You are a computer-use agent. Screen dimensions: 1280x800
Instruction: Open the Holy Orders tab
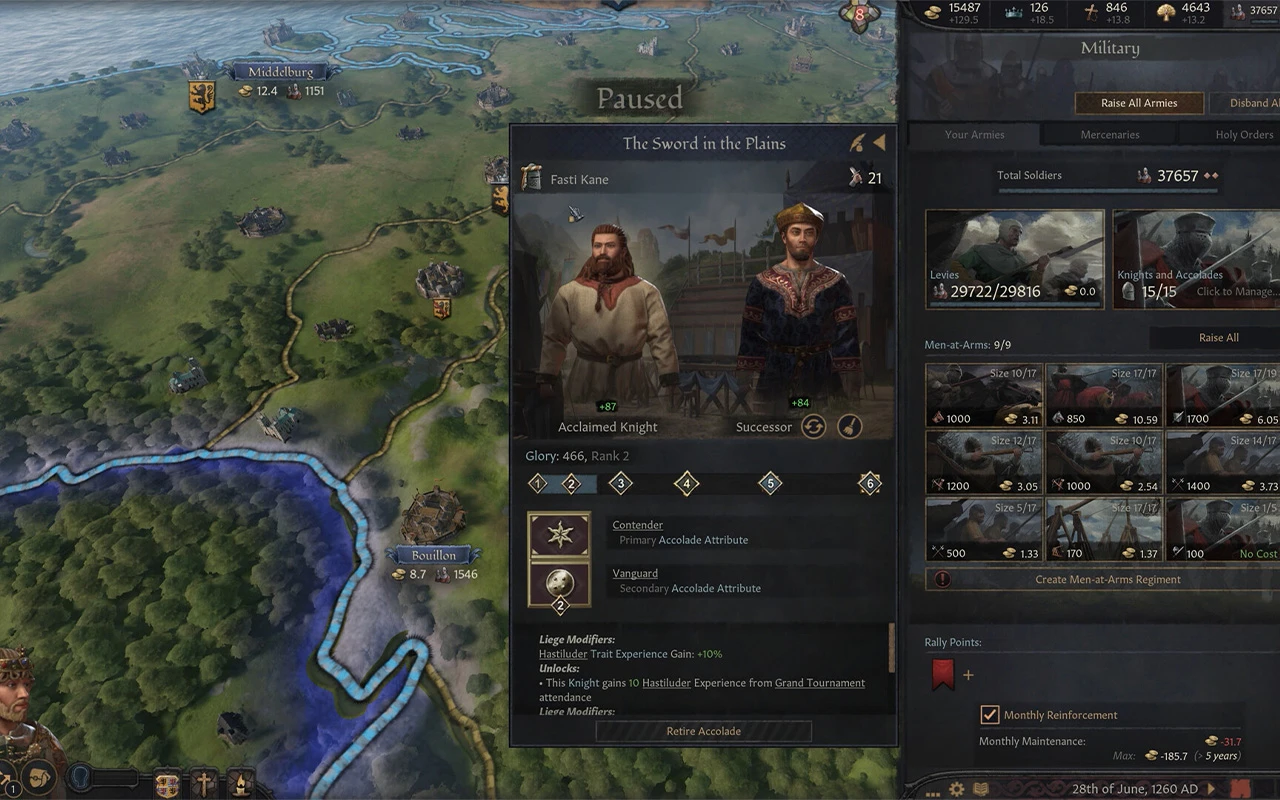click(1244, 135)
